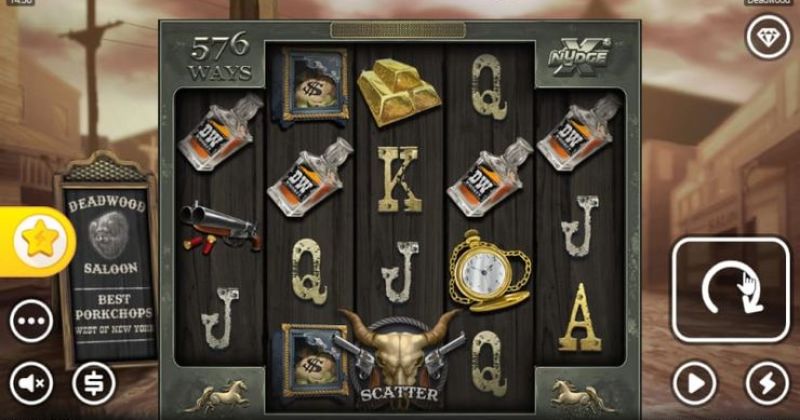This screenshot has height=420, width=800.
Task: Open the three-dots menu
Action: click(x=32, y=321)
